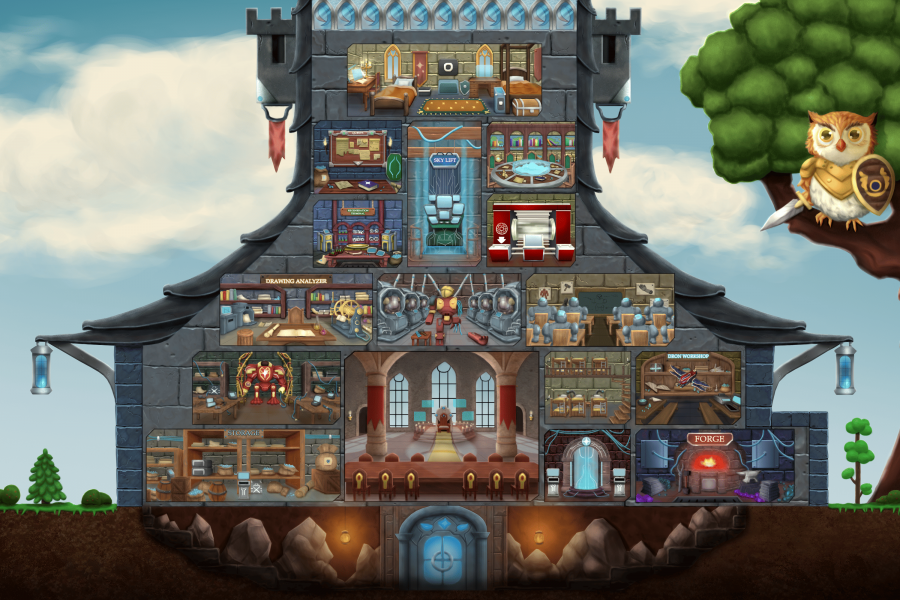Enter the classroom with armored knights
This screenshot has width=900, height=600.
click(599, 310)
